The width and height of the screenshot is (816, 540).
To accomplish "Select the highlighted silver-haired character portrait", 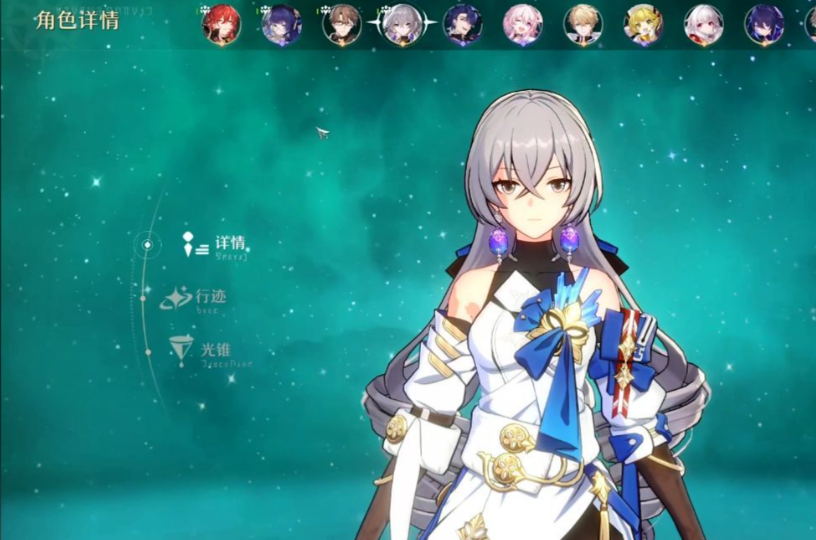I will pyautogui.click(x=402, y=24).
